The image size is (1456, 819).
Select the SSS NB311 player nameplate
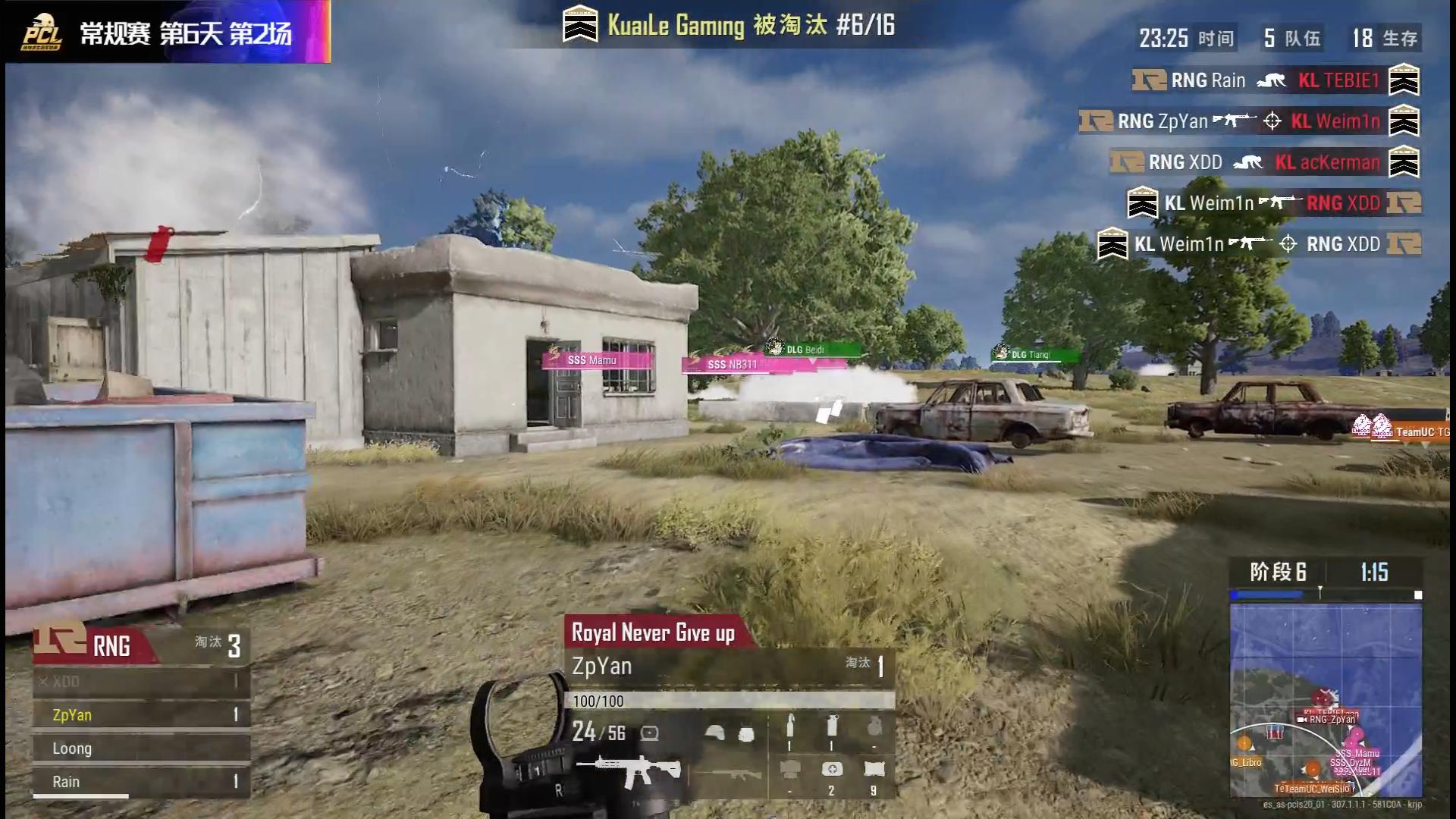tap(732, 365)
